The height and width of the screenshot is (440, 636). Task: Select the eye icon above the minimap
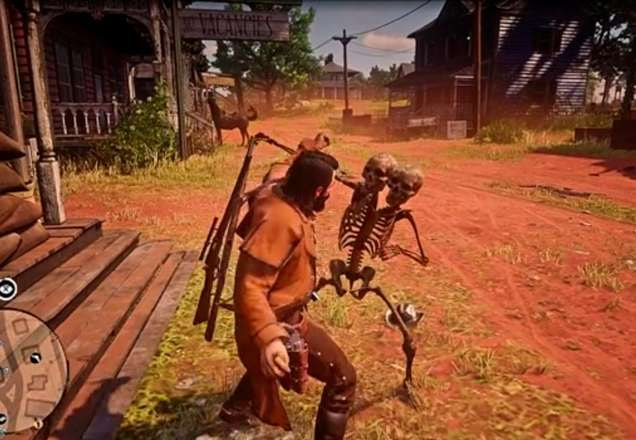click(7, 289)
